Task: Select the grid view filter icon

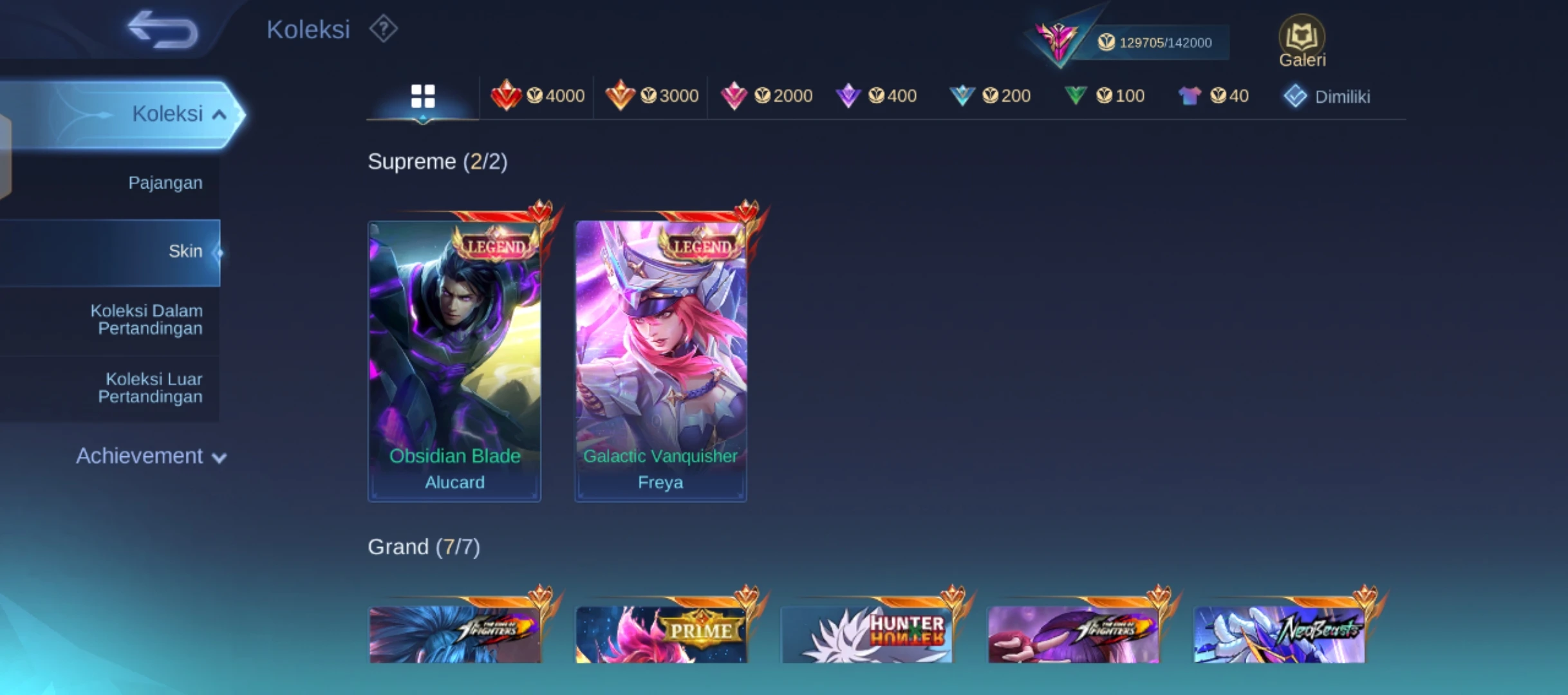Action: click(423, 95)
